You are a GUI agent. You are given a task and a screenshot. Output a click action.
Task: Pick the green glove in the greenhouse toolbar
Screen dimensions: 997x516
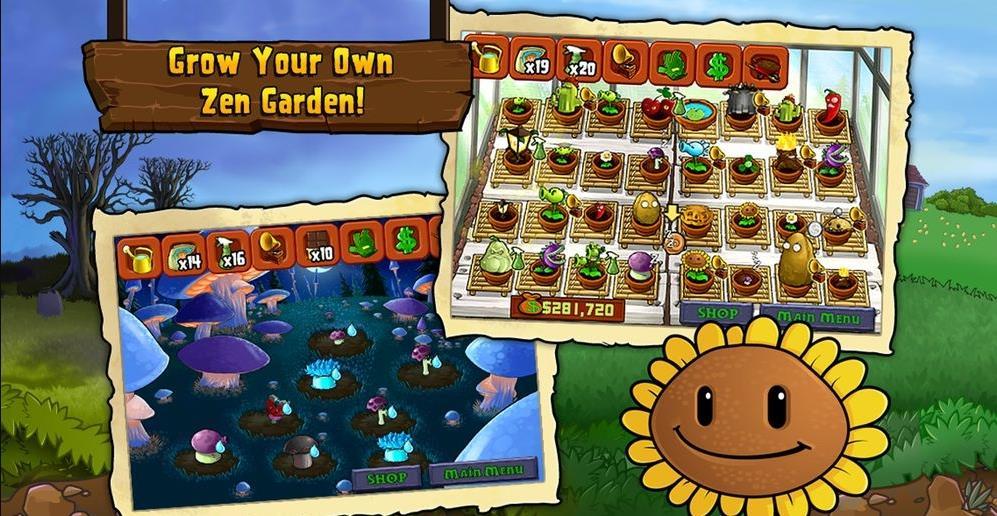[671, 65]
